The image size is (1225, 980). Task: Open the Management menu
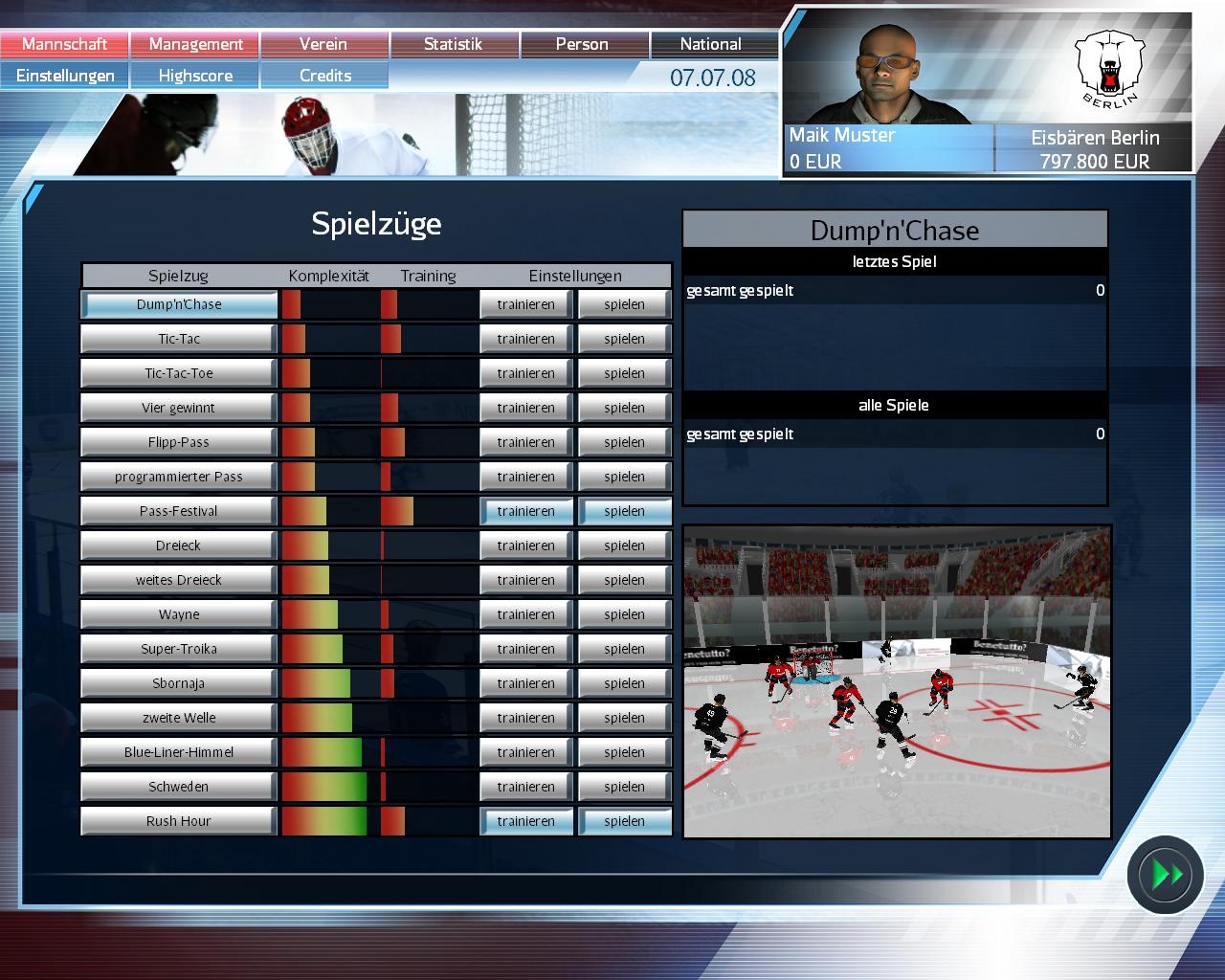(195, 44)
